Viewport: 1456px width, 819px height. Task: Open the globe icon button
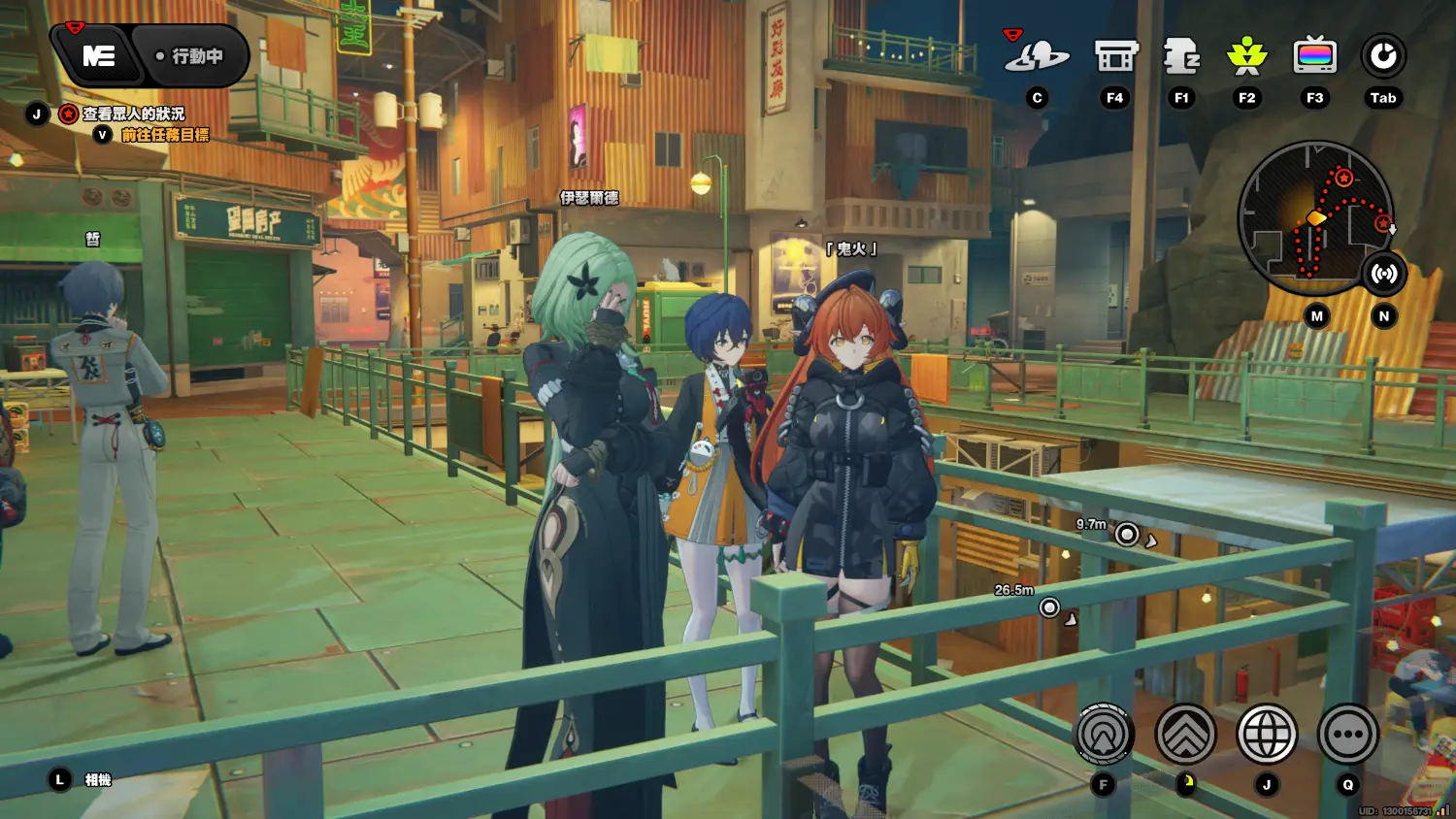click(x=1267, y=735)
